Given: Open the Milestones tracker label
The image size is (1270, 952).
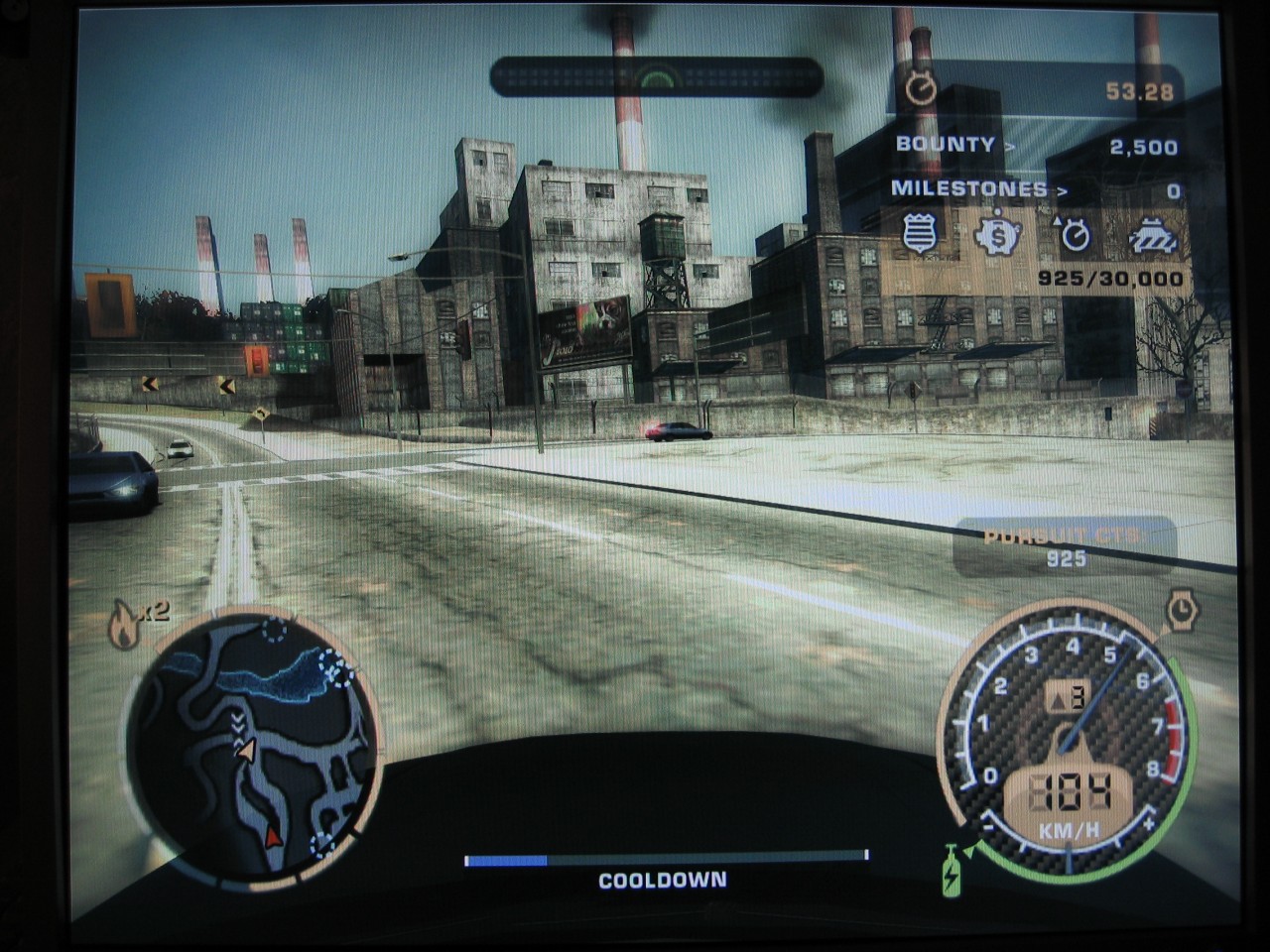Looking at the screenshot, I should coord(969,188).
